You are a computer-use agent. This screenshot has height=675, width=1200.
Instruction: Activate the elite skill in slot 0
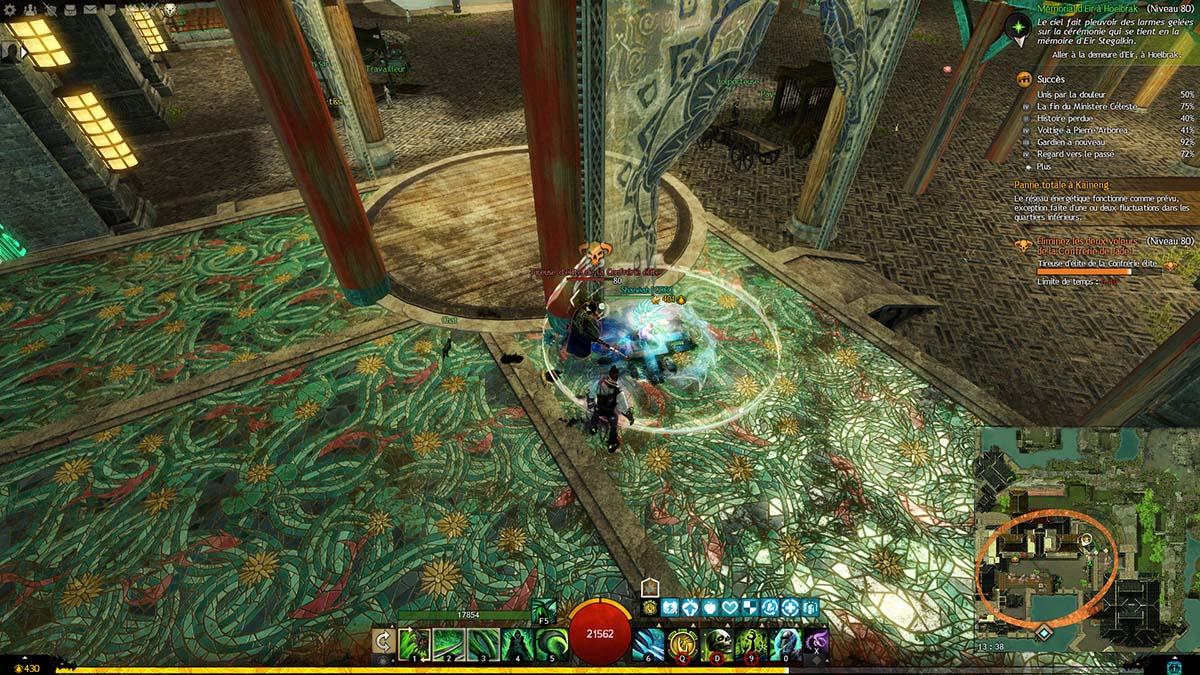pos(786,642)
